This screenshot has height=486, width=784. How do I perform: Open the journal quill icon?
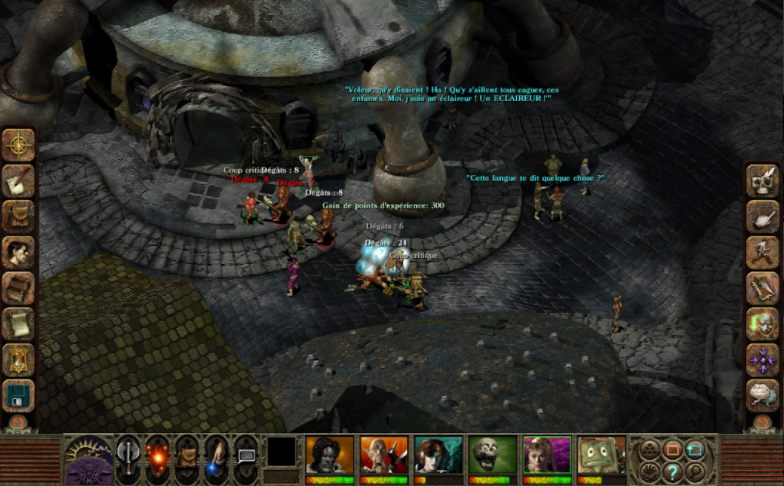click(18, 181)
